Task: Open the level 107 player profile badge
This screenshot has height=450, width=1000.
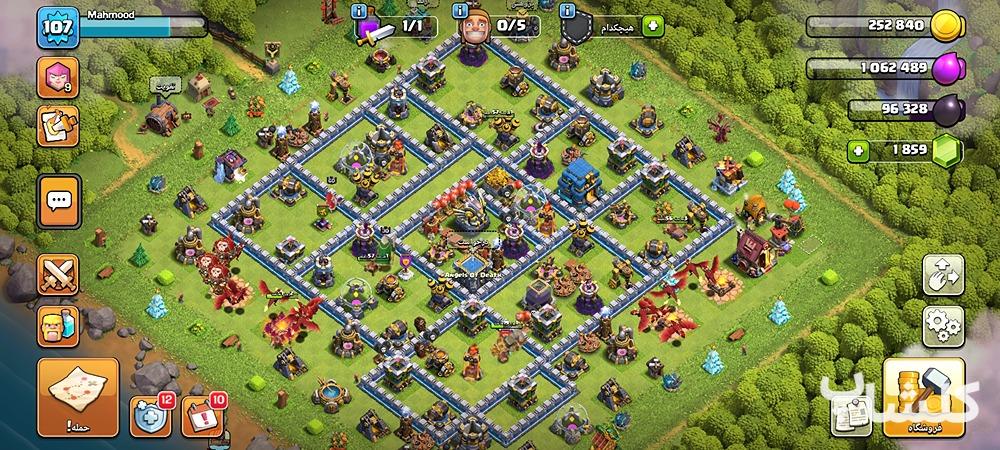Action: tap(58, 29)
